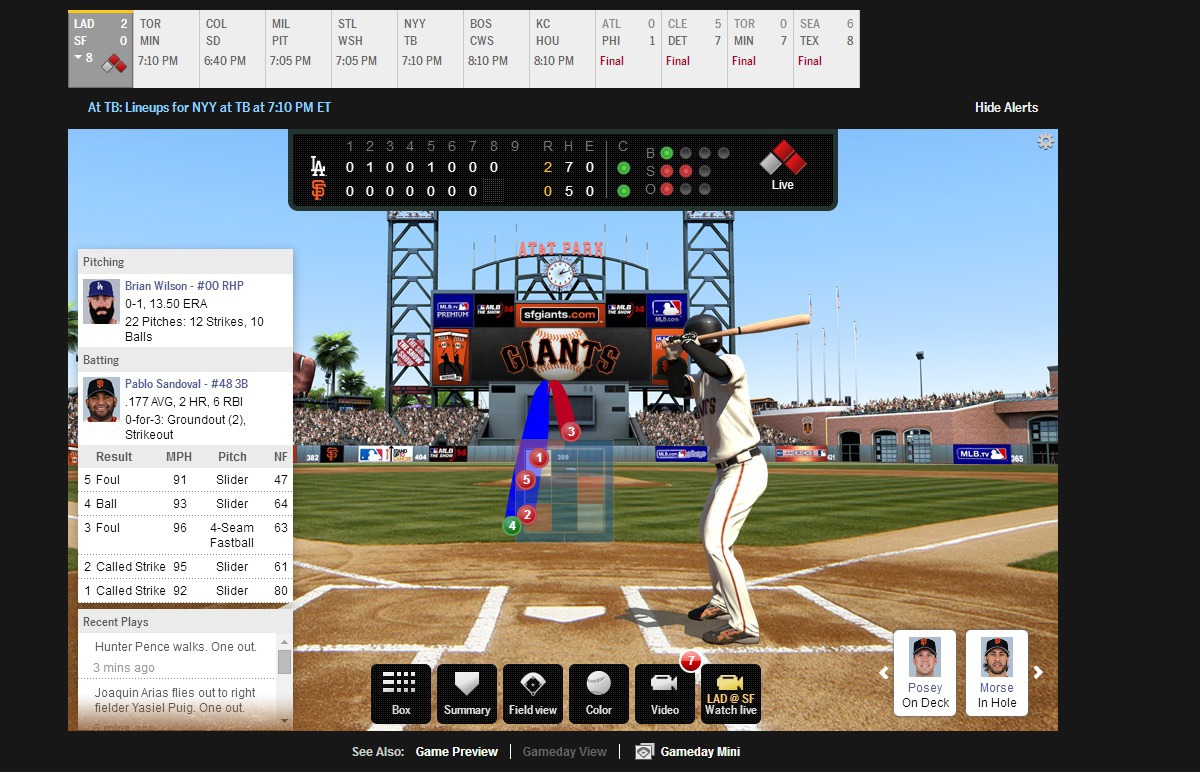1200x772 pixels.
Task: Open the Game Preview link
Action: click(457, 752)
